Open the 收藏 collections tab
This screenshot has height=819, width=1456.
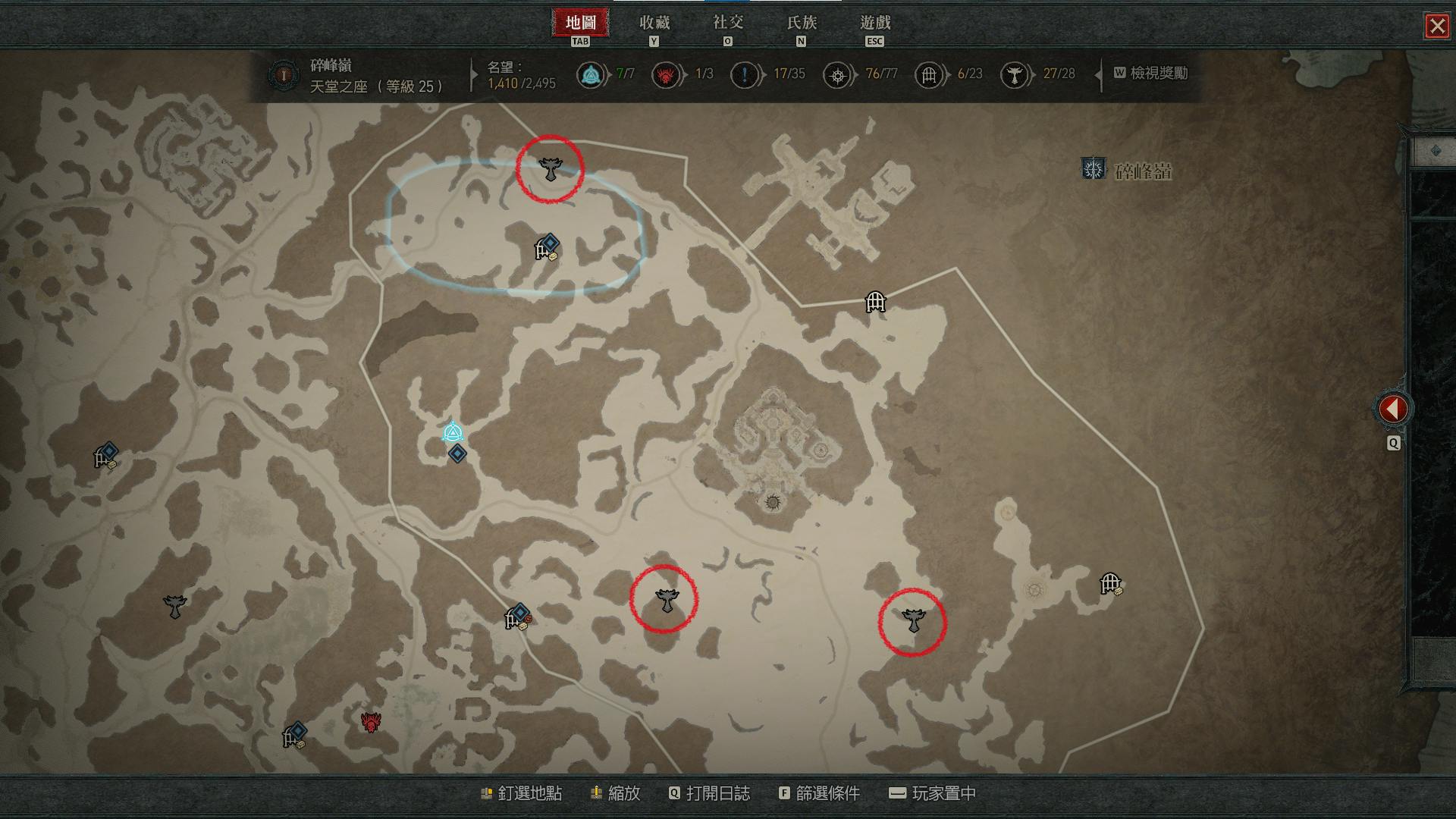[x=654, y=23]
